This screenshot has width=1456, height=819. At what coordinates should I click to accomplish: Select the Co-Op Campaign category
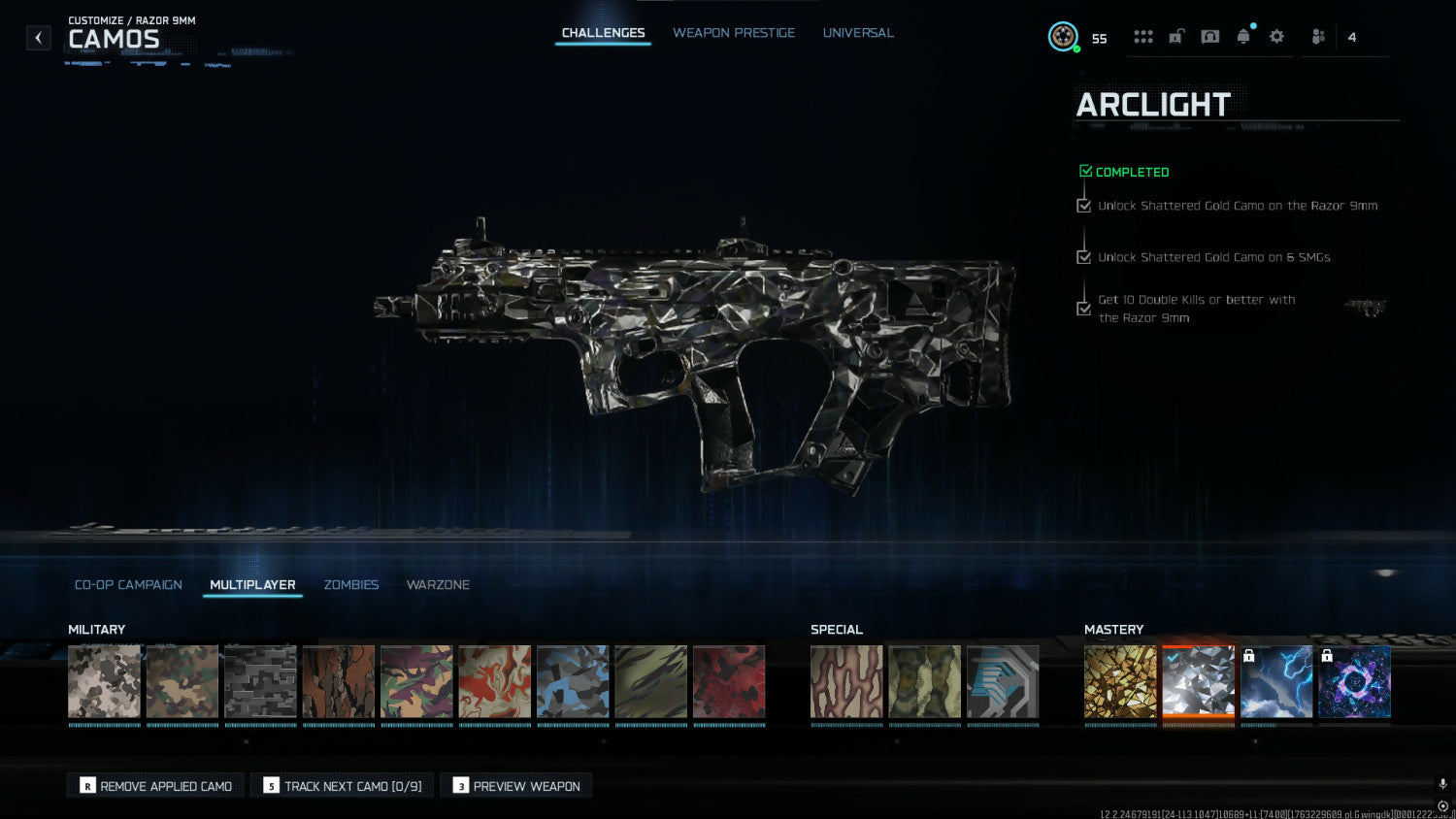(x=128, y=584)
